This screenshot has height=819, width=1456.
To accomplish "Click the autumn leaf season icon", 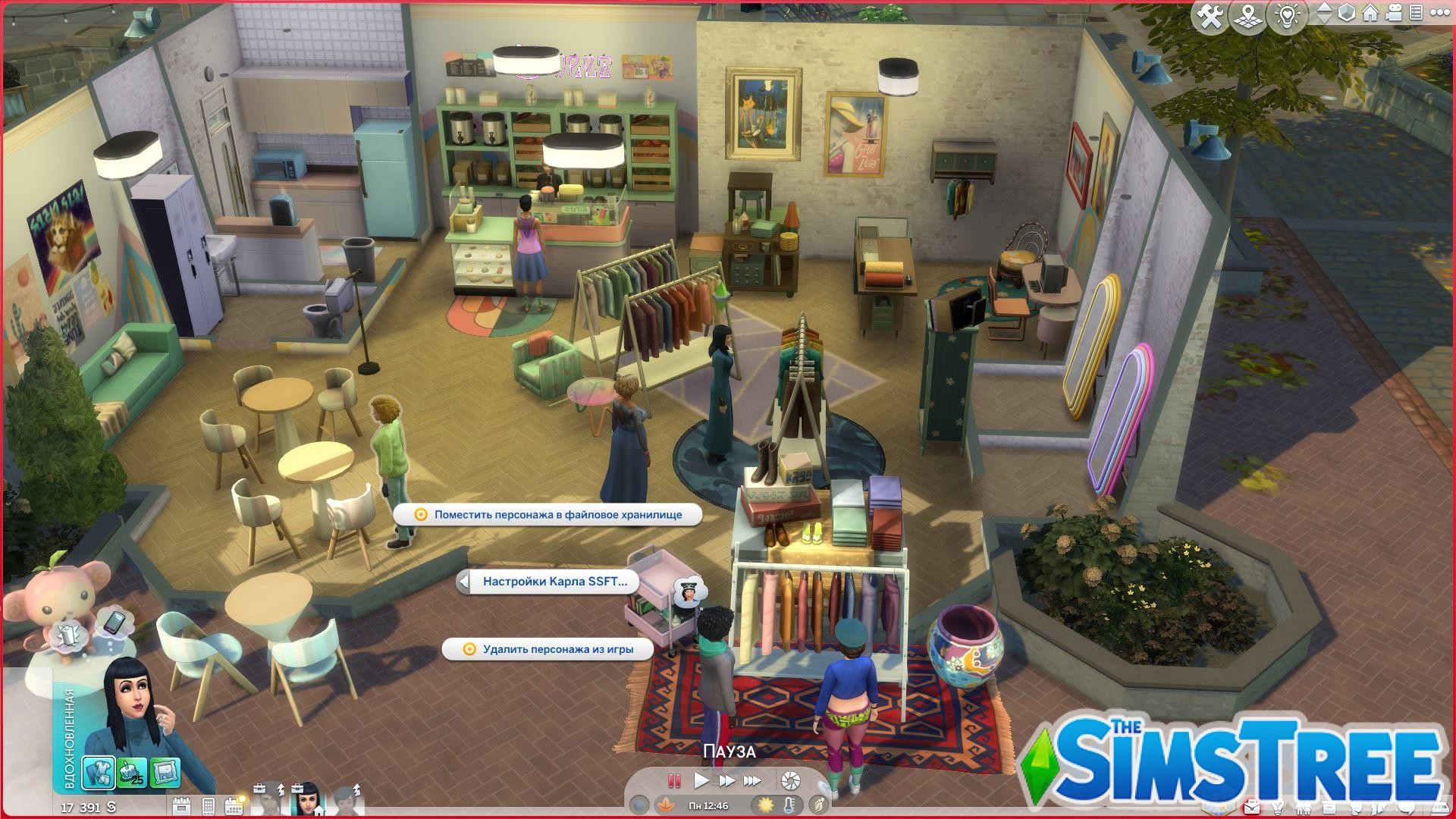I will [x=667, y=805].
